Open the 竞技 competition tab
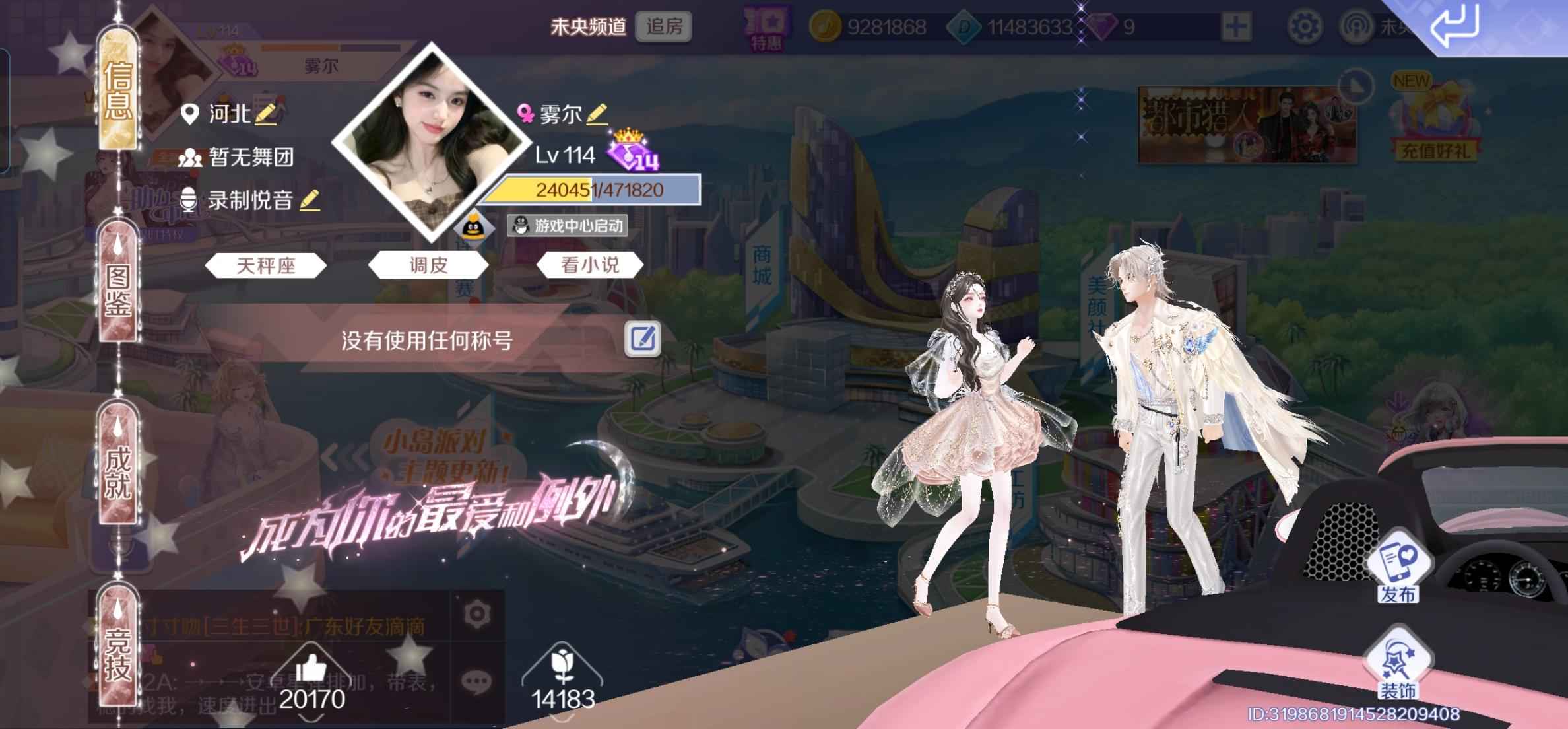The width and height of the screenshot is (1568, 729). point(119,654)
